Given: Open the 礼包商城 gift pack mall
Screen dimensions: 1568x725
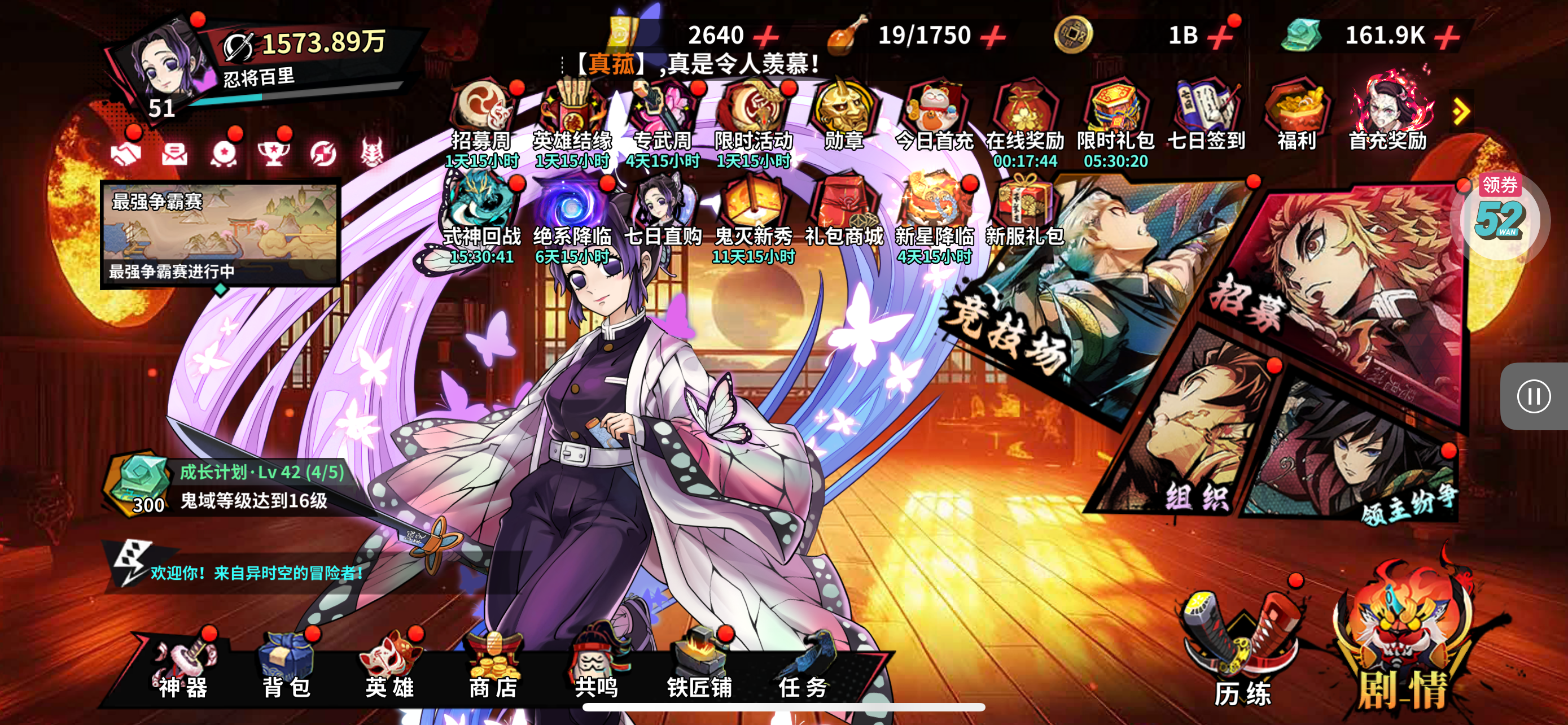Looking at the screenshot, I should point(844,213).
